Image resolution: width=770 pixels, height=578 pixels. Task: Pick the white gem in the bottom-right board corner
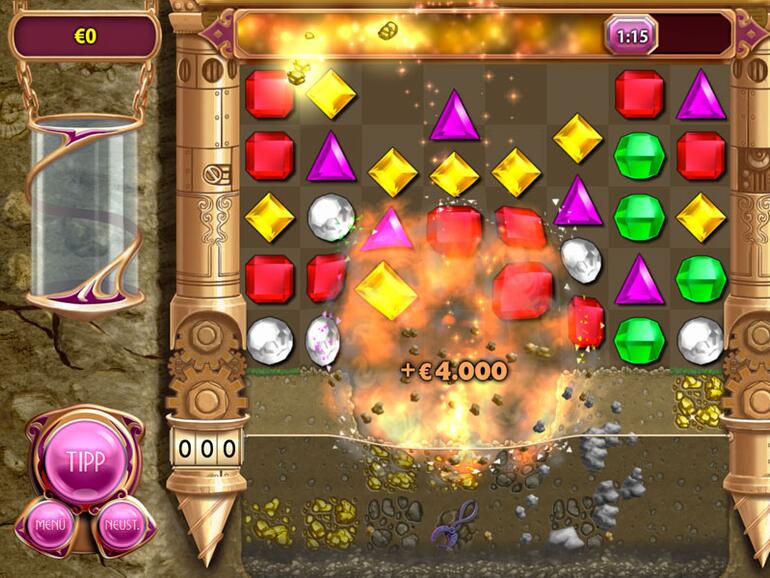click(700, 340)
